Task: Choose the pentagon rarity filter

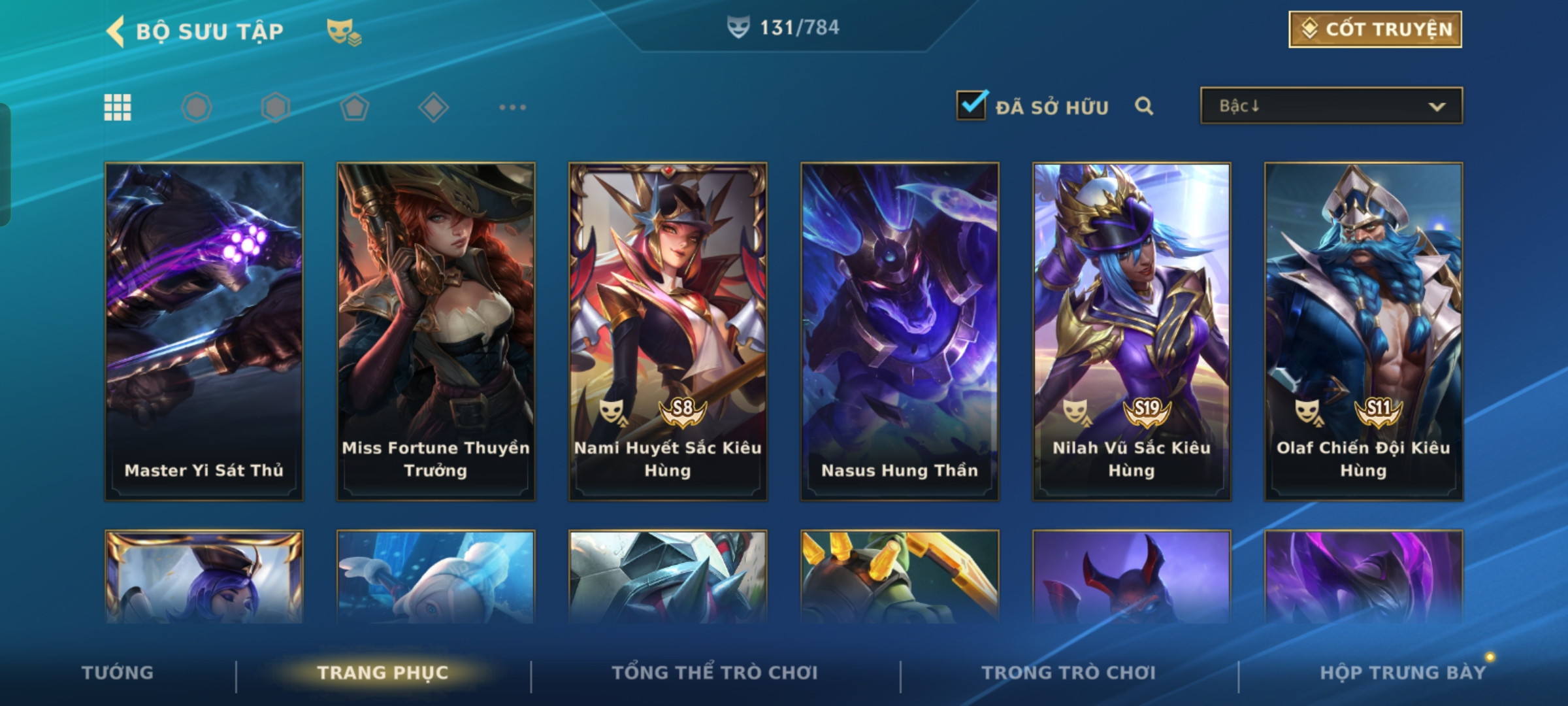Action: 354,107
